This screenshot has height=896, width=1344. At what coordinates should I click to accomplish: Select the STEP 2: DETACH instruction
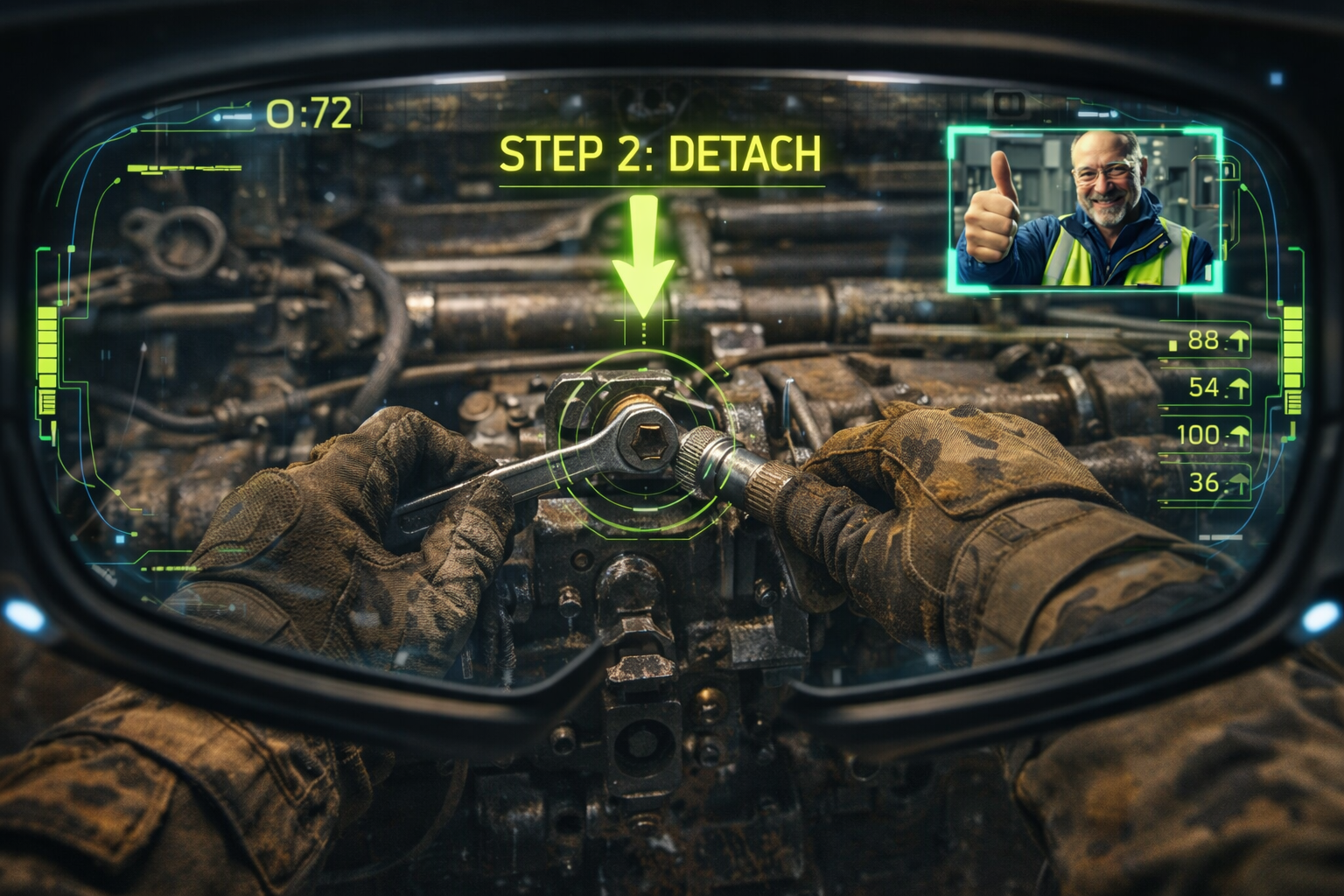(x=661, y=154)
